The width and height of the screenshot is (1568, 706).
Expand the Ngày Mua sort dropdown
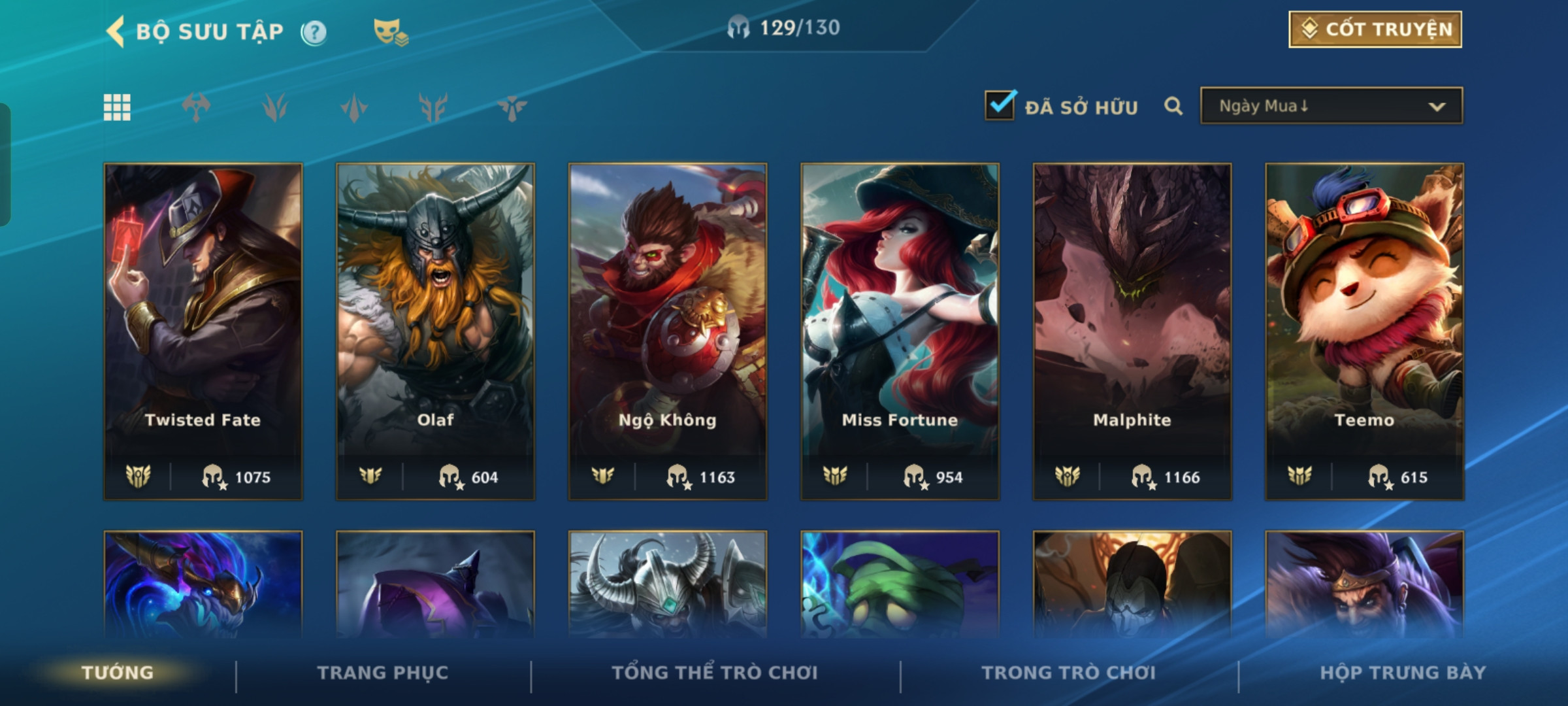[x=1331, y=106]
